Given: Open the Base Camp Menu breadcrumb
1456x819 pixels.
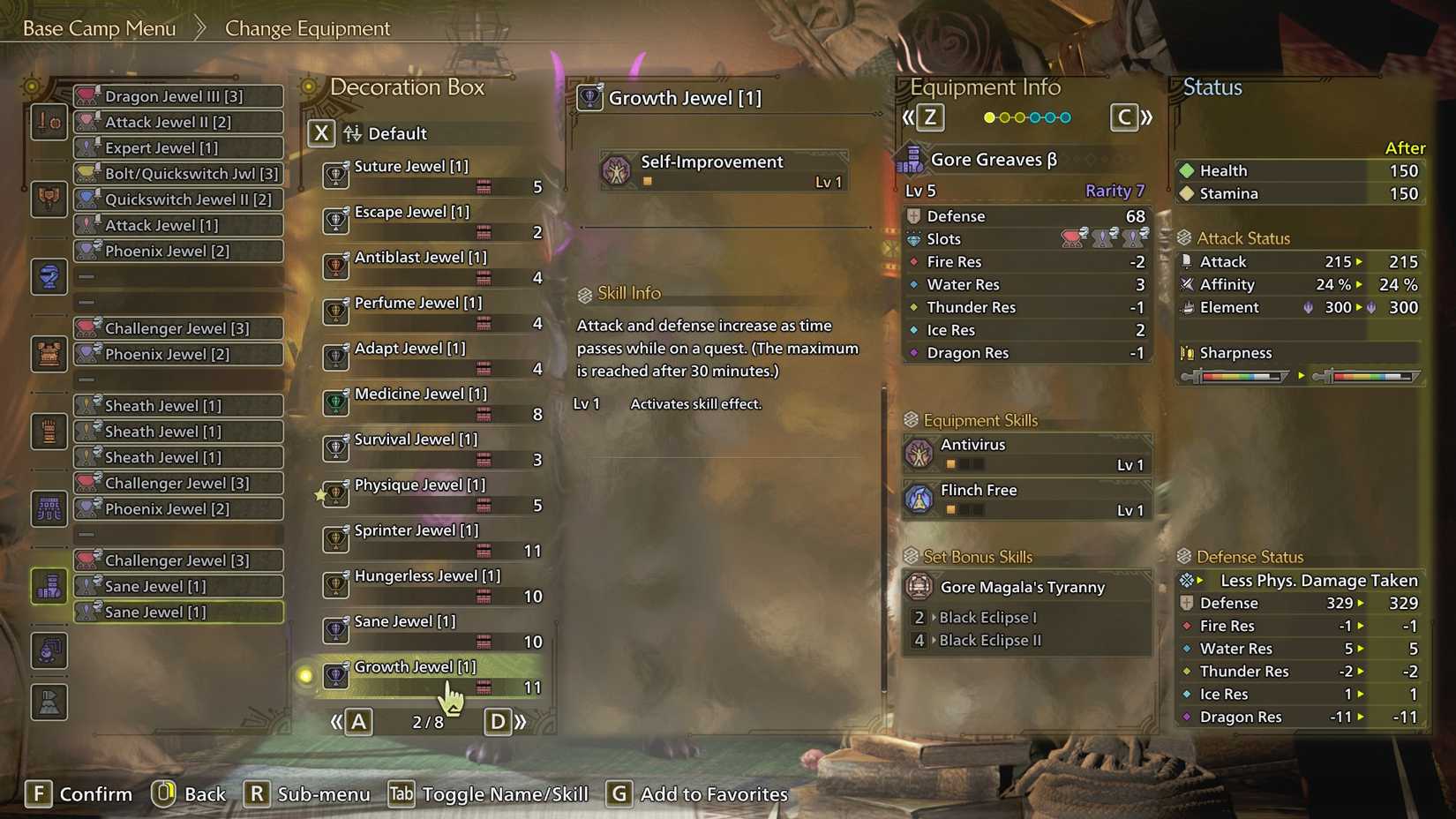Looking at the screenshot, I should click(x=97, y=27).
